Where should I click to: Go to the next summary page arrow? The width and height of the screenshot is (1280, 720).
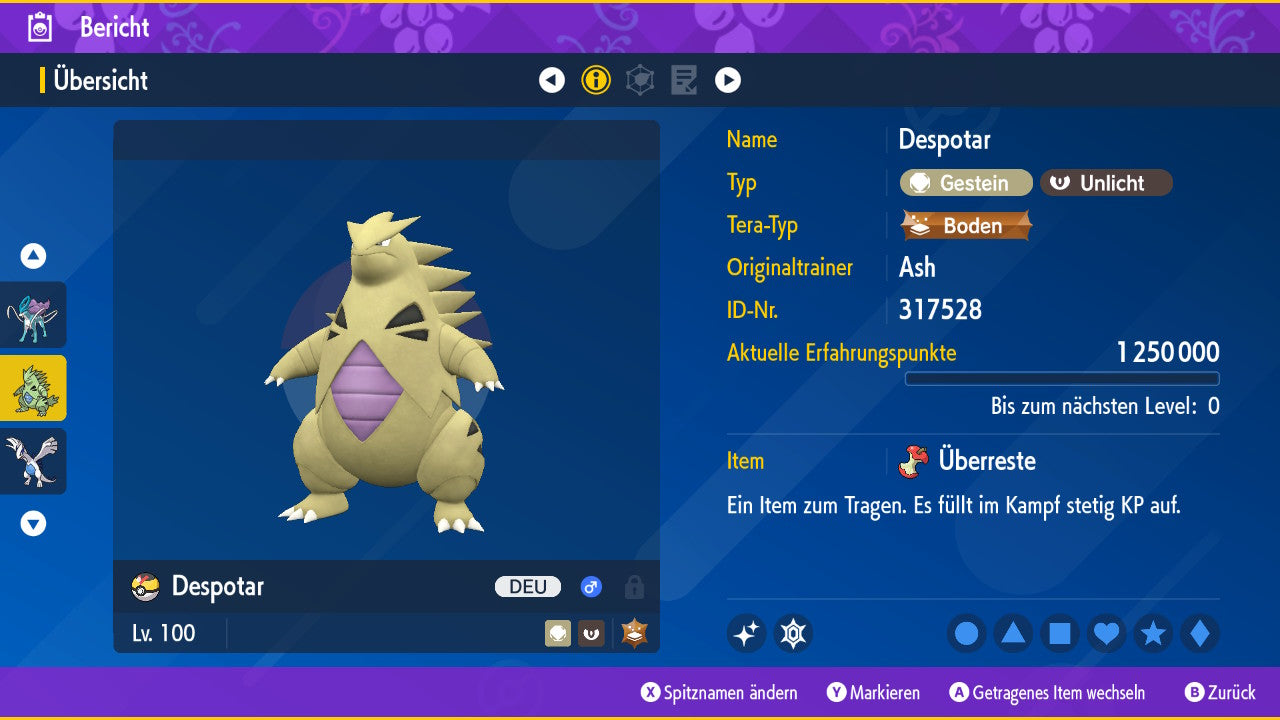(x=728, y=80)
